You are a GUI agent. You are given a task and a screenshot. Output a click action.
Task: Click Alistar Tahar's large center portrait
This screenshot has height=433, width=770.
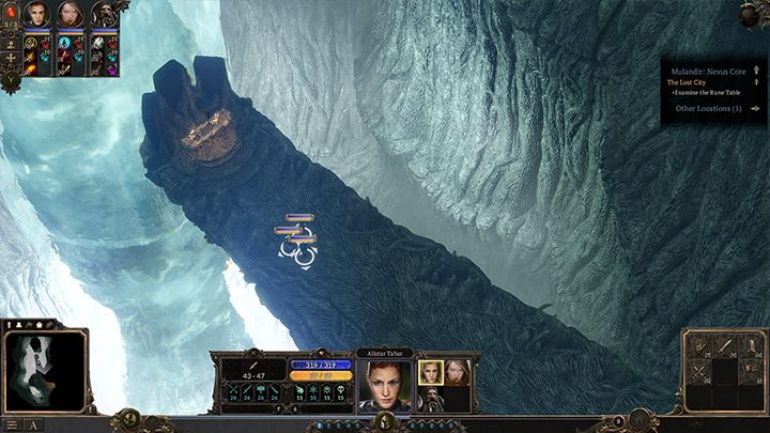pos(384,384)
